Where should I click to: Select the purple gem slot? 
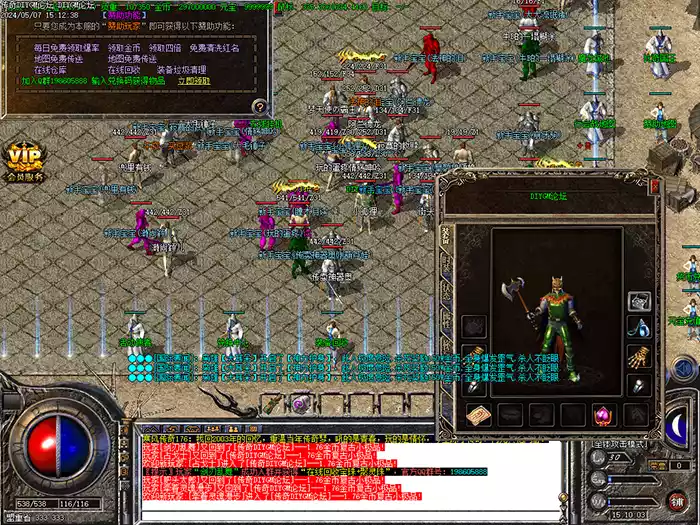click(x=603, y=412)
